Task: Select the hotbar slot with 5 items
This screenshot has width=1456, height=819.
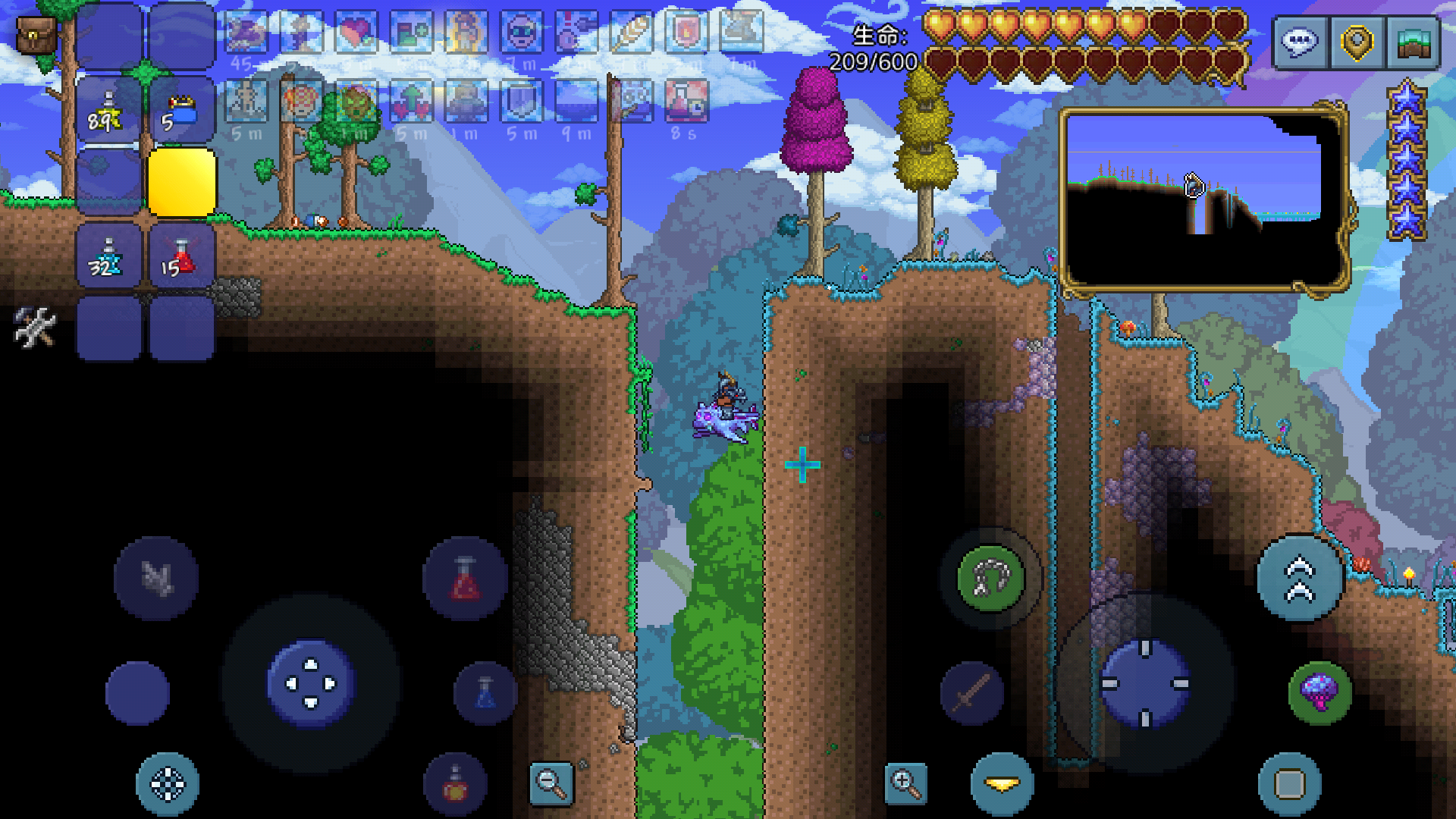Action: 182,111
